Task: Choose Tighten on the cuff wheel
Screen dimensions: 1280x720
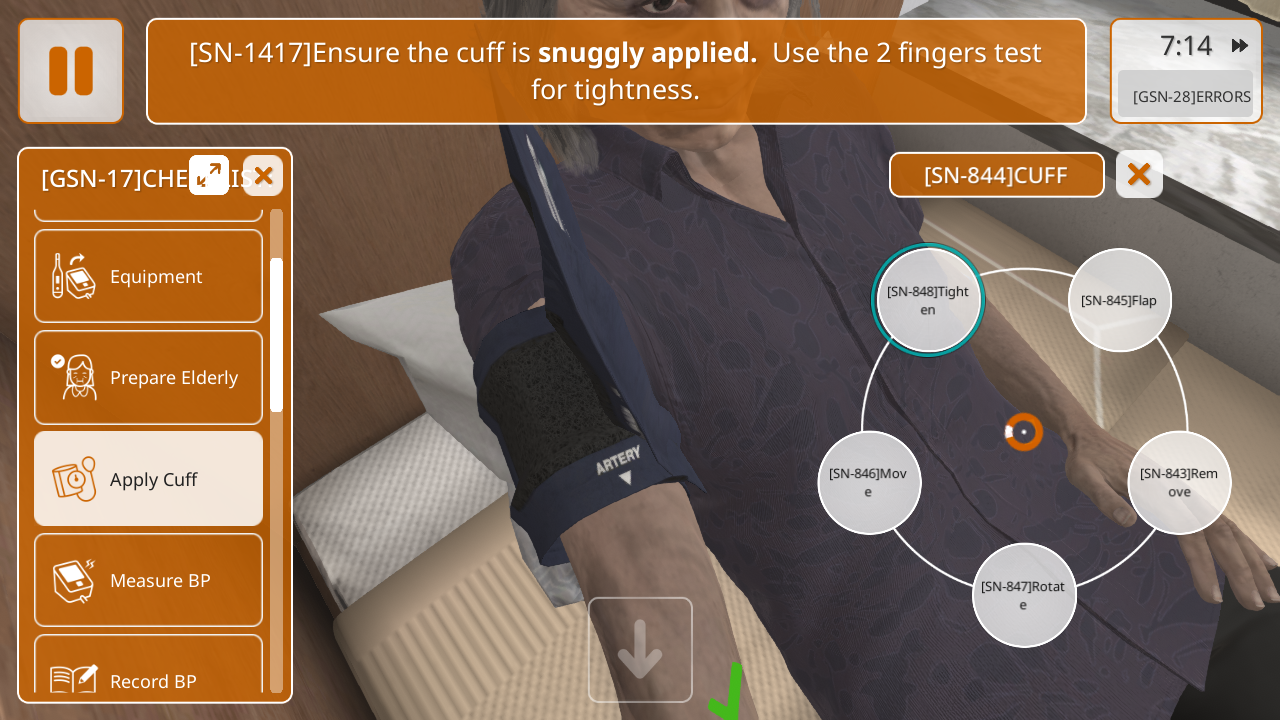Action: 928,300
